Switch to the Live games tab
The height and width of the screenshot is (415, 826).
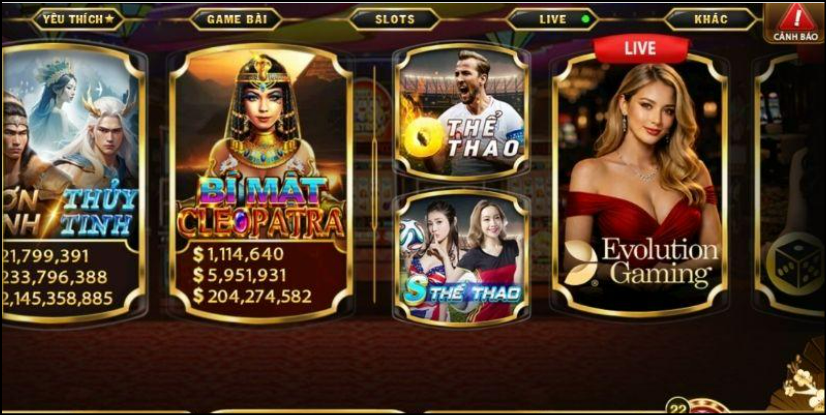point(552,19)
